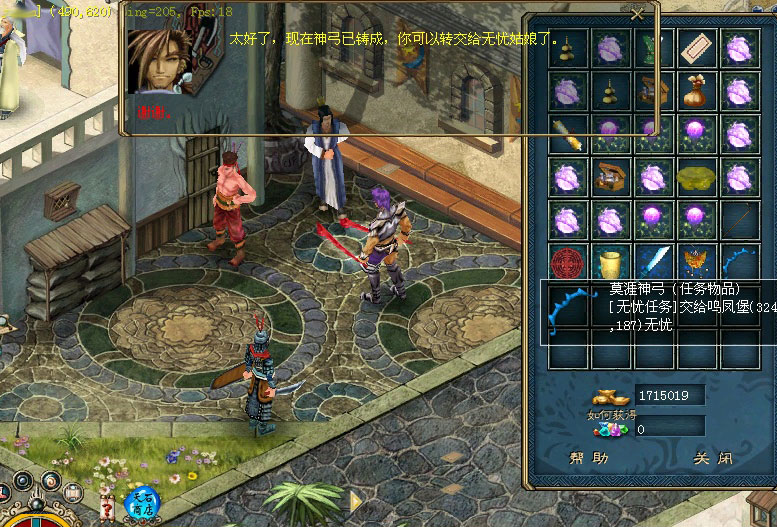Open the 帮助 (Help) button
The image size is (777, 527).
click(588, 458)
